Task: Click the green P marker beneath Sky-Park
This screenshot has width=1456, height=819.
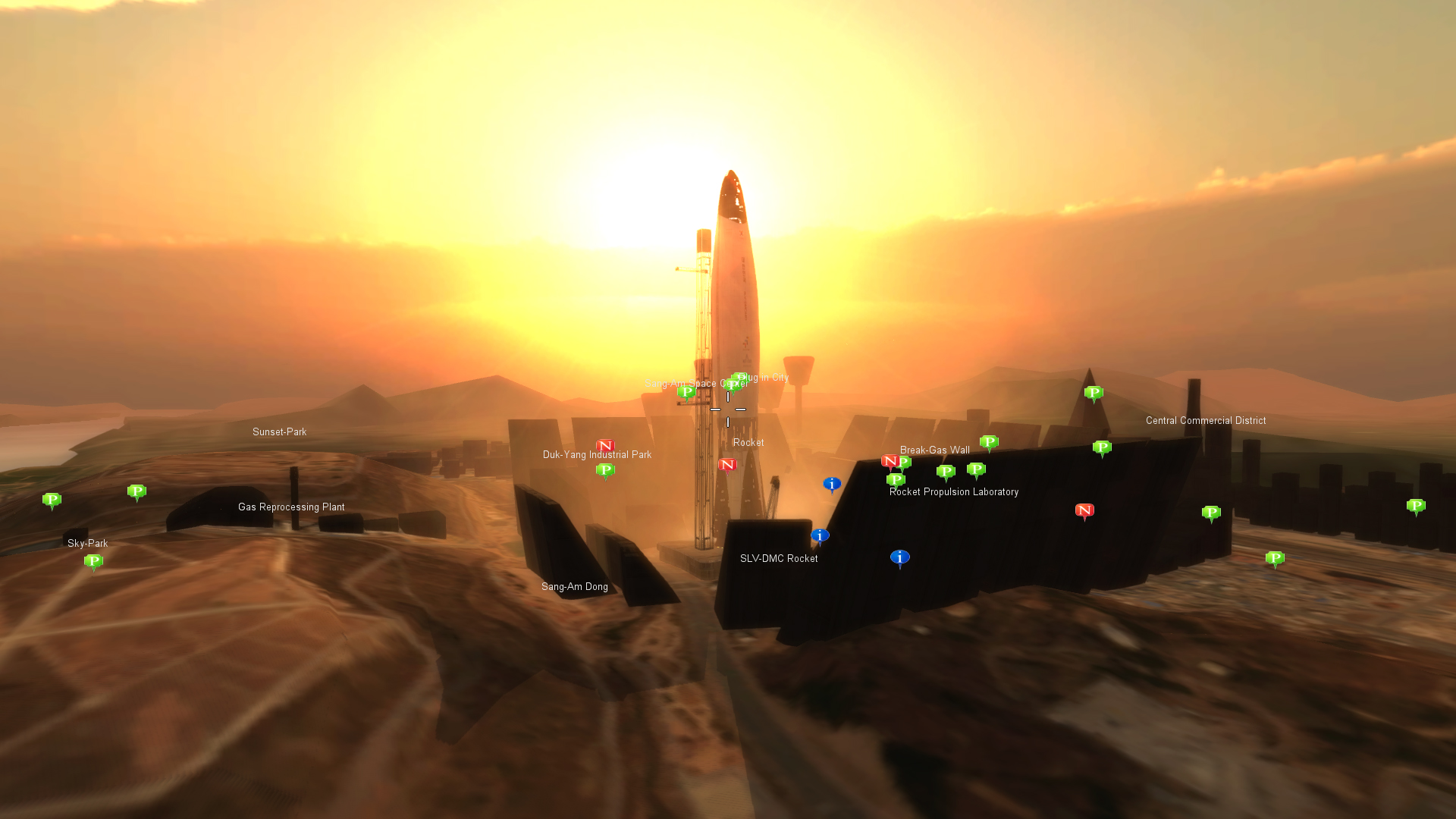Action: (x=93, y=561)
